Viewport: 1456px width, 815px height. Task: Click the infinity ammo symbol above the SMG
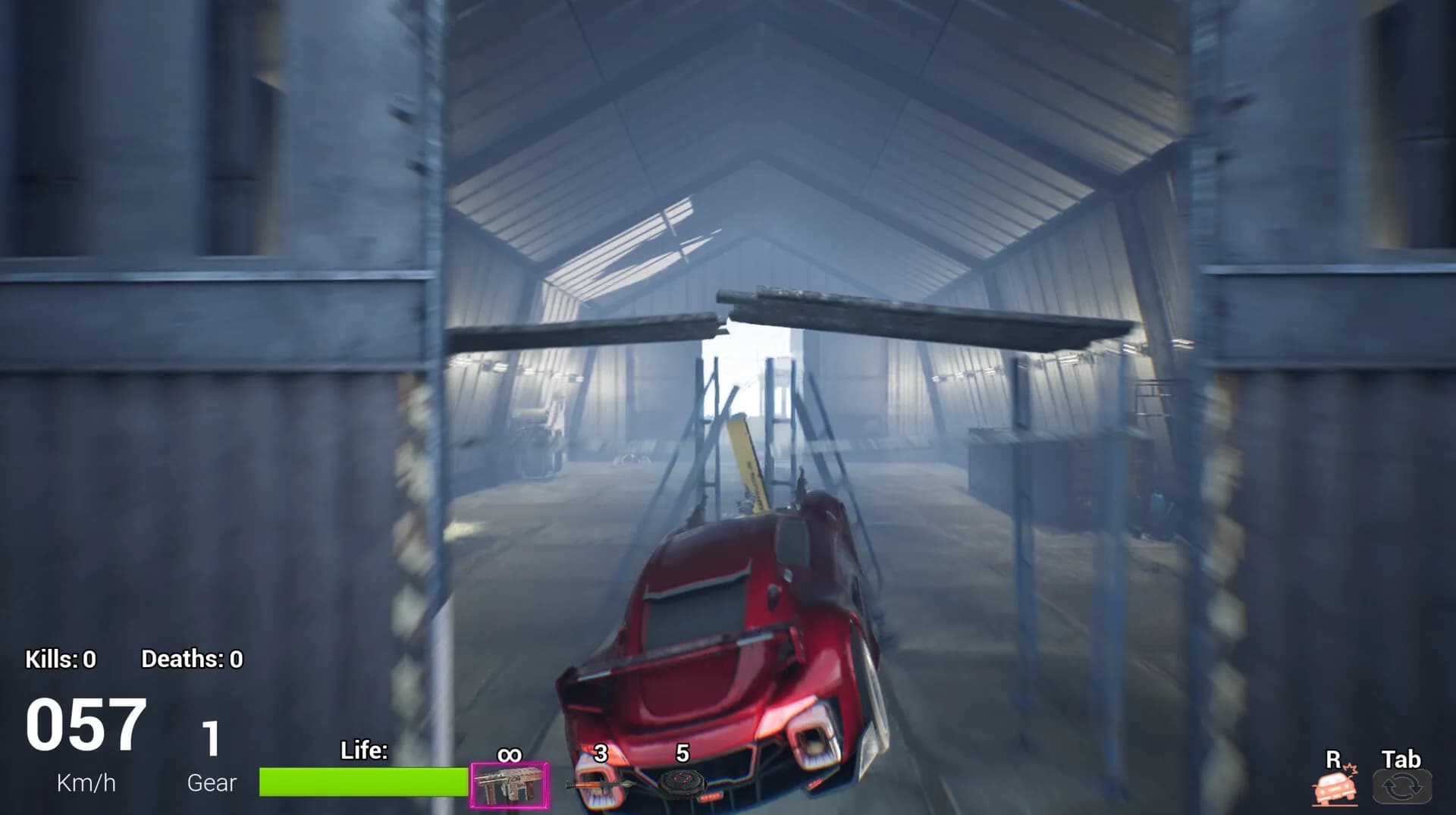(x=509, y=754)
